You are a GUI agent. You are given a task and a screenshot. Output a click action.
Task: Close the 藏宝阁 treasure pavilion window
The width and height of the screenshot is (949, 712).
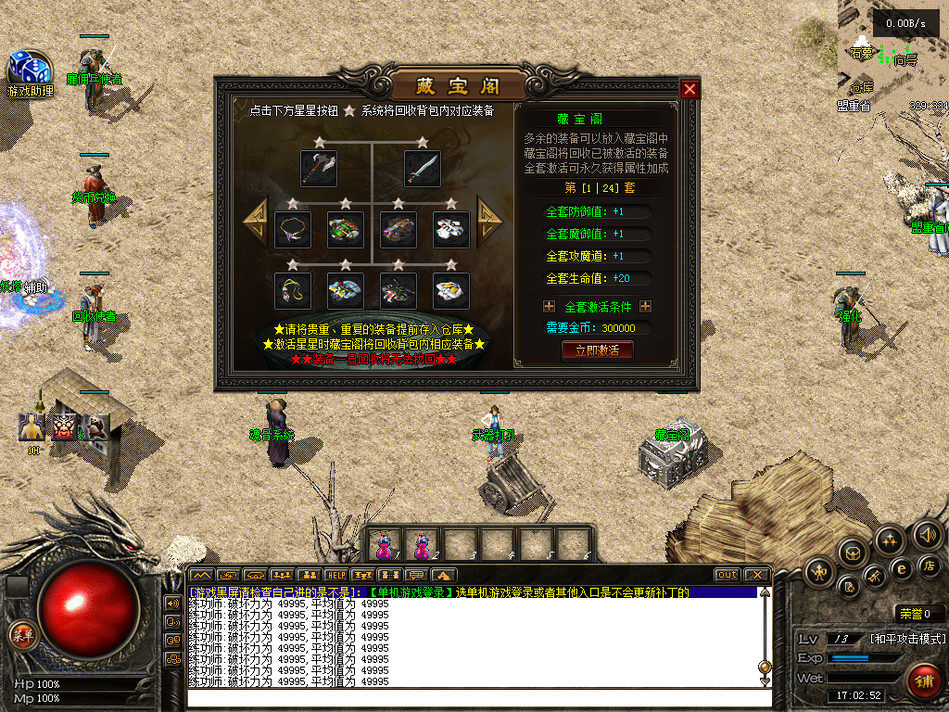(x=689, y=89)
